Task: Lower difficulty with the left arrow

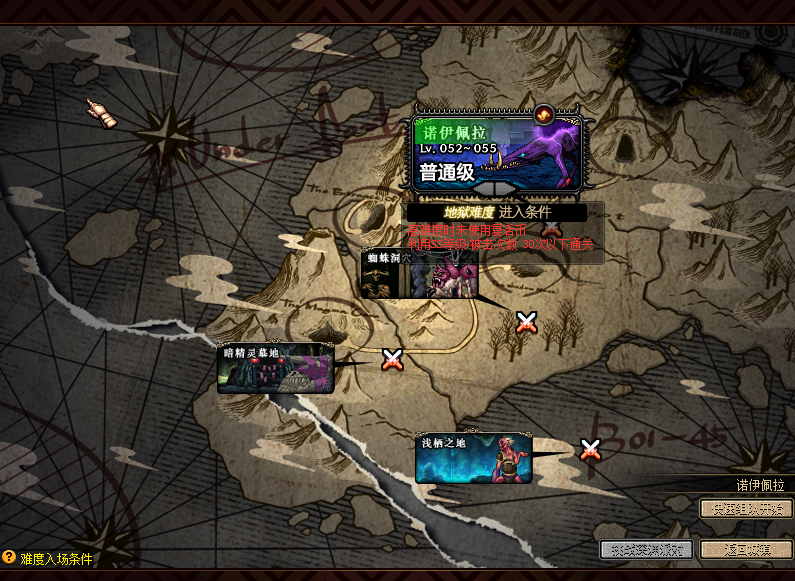Action: point(483,187)
